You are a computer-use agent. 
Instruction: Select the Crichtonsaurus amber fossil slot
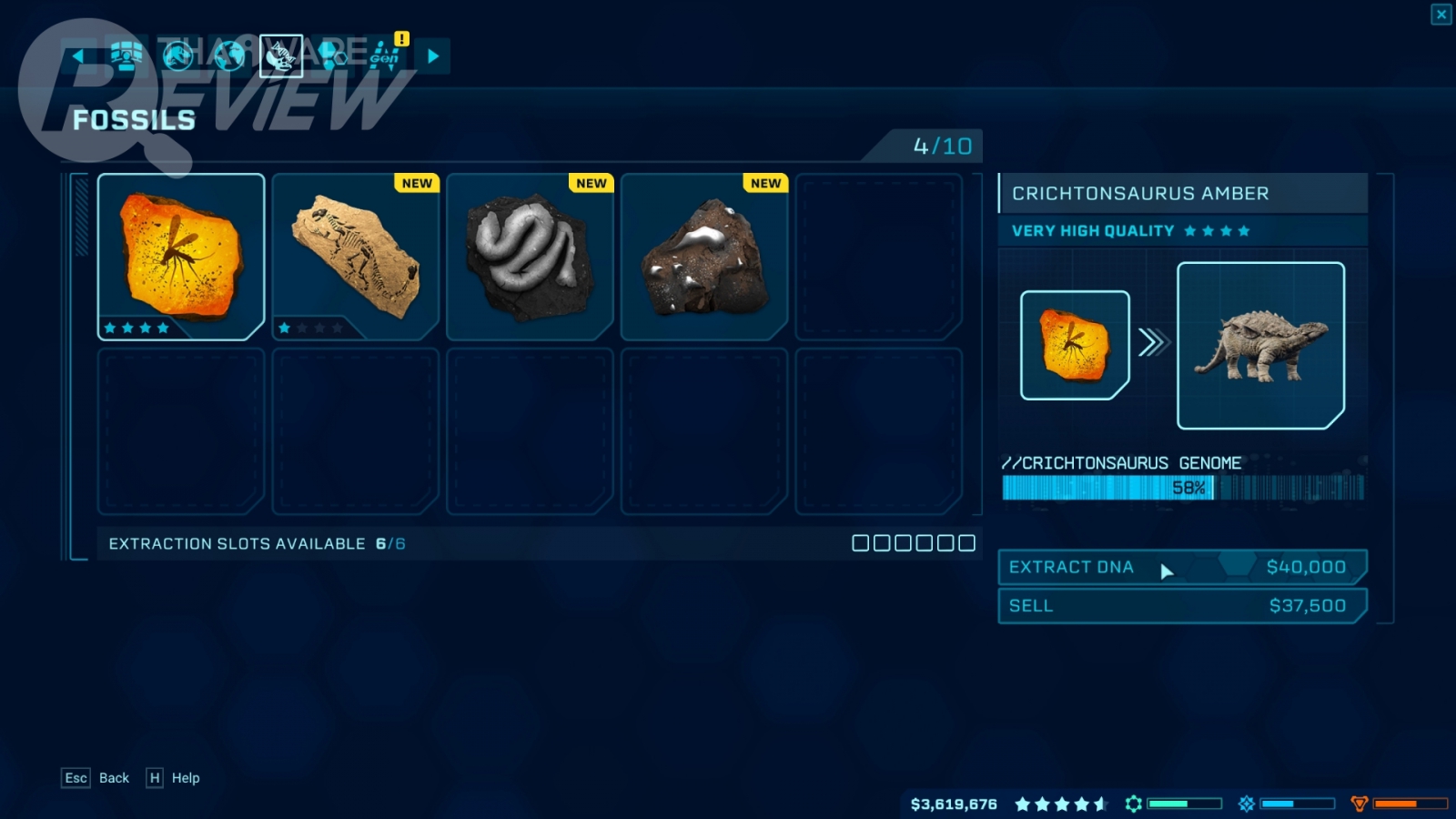[181, 257]
